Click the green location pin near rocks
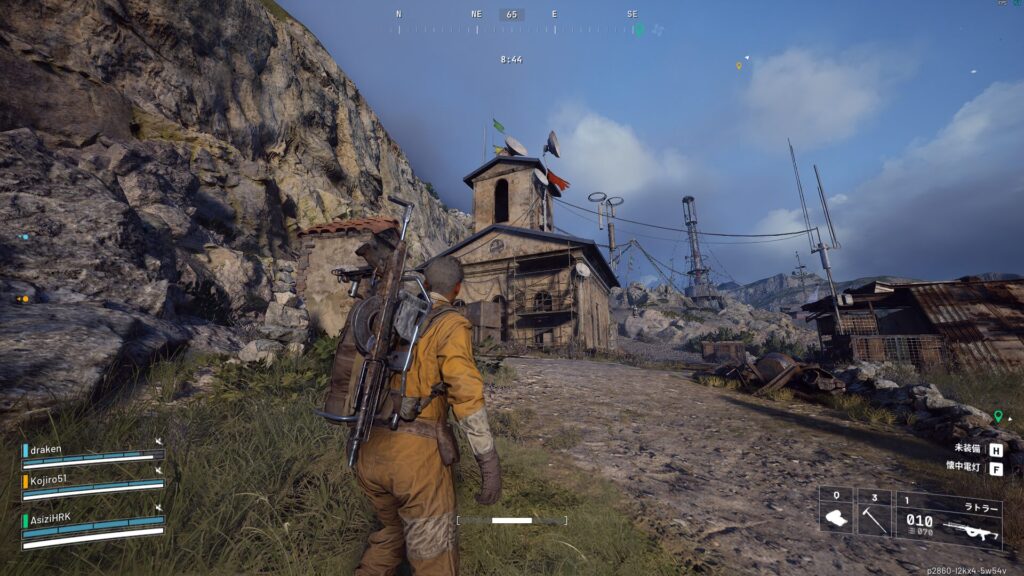 point(997,415)
